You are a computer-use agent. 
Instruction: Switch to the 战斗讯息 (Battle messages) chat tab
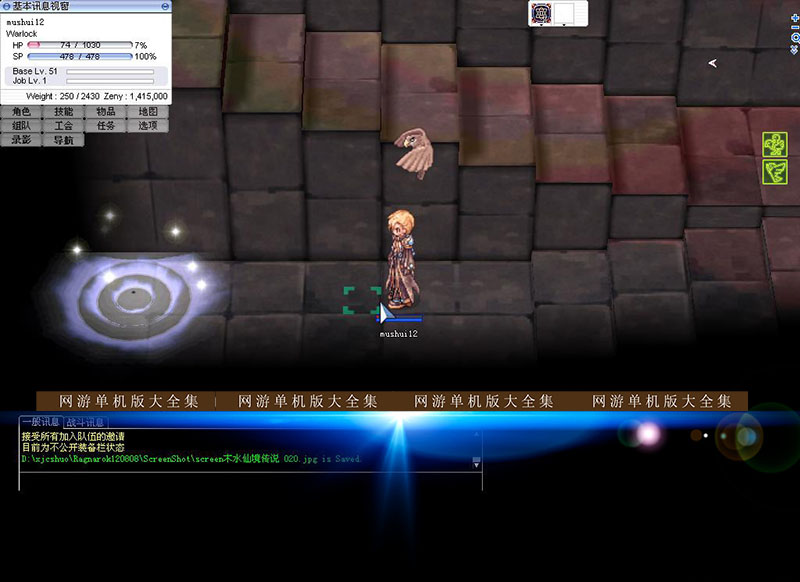click(85, 422)
